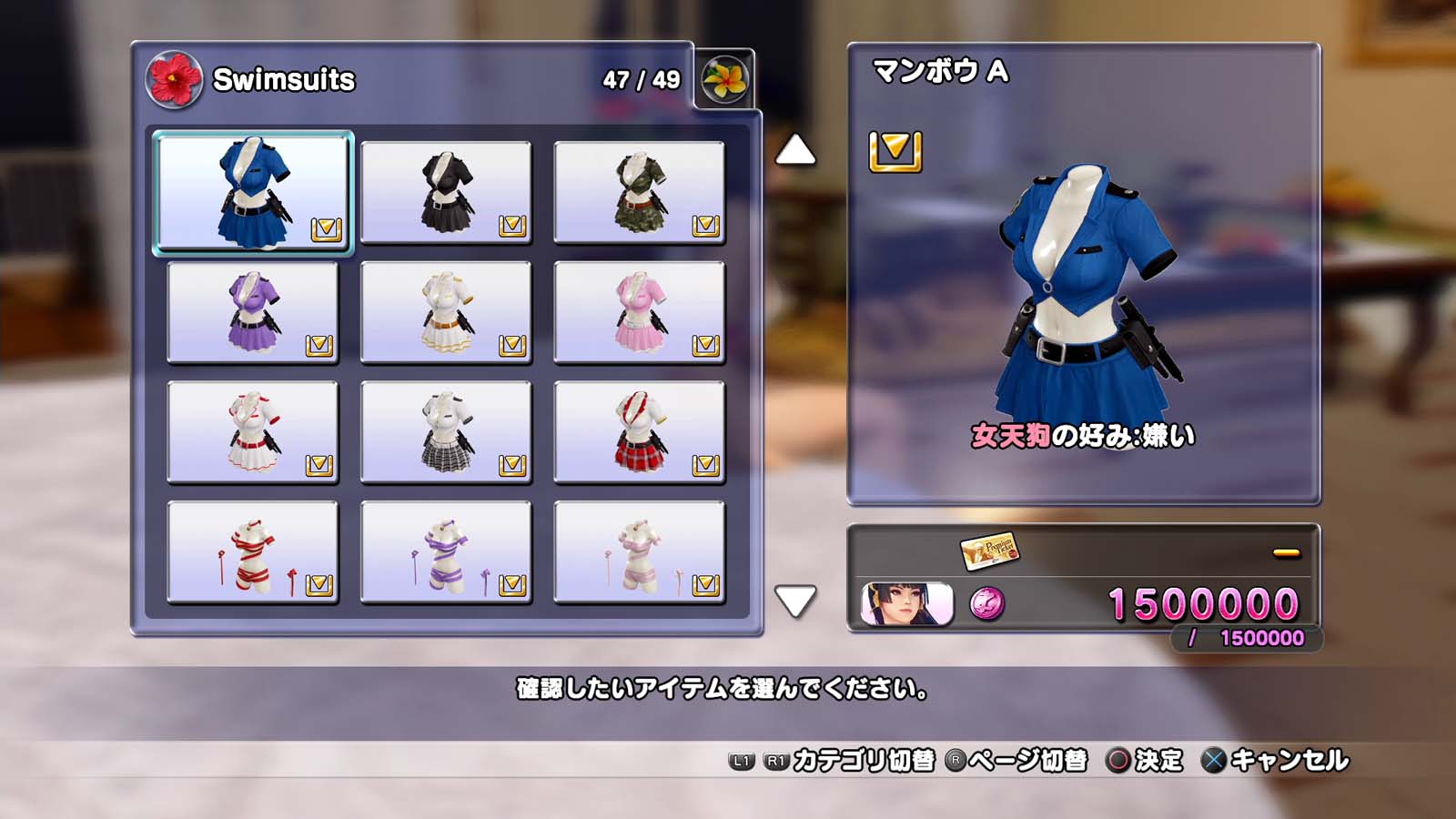Click the character portrait icon
Image resolution: width=1456 pixels, height=819 pixels.
coord(906,603)
